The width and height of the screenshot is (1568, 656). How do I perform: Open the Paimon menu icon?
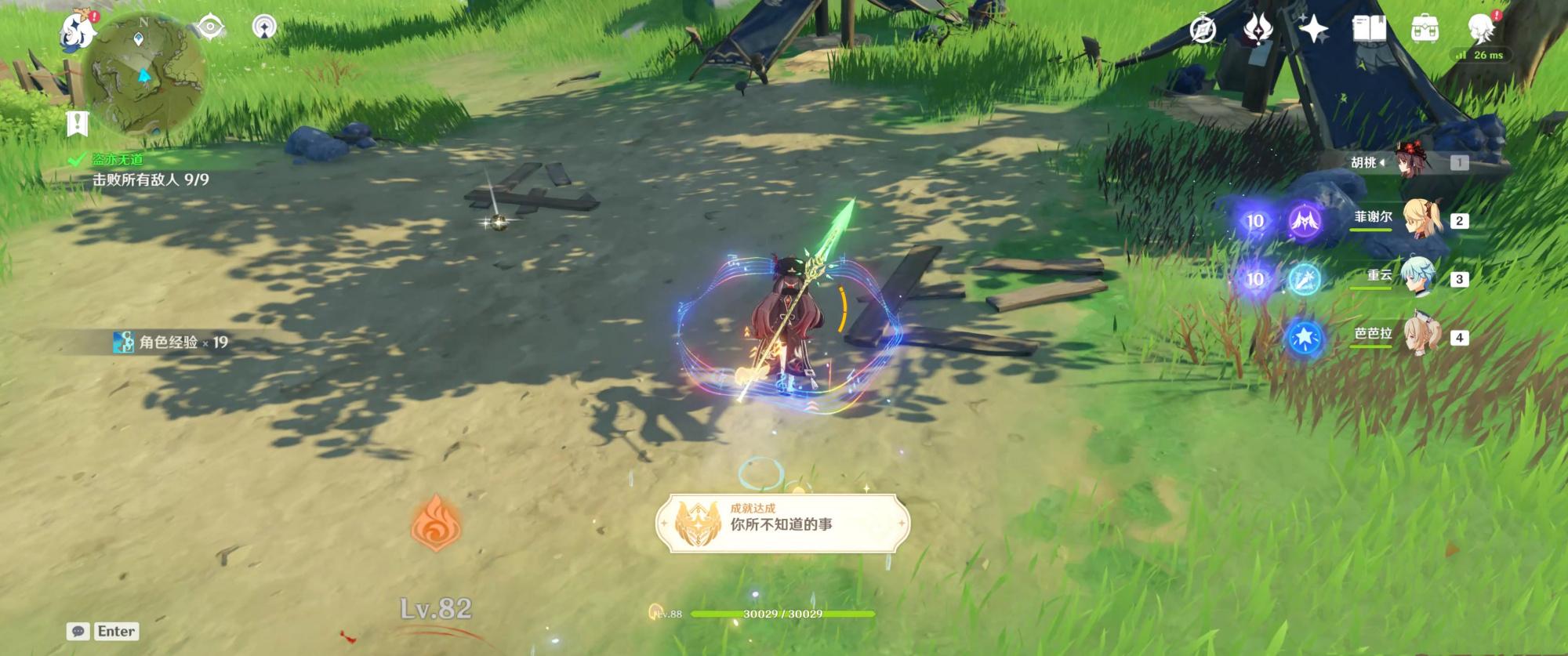[78, 30]
